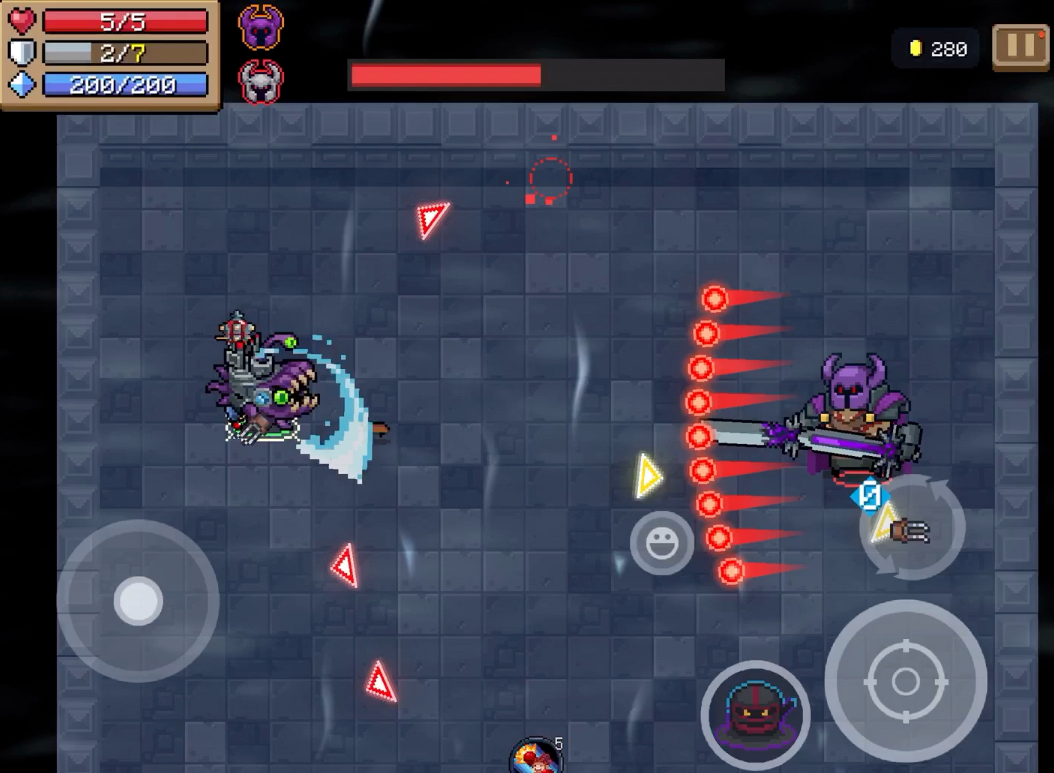This screenshot has width=1054, height=773.
Task: Open the smiley face emote button
Action: coord(661,543)
